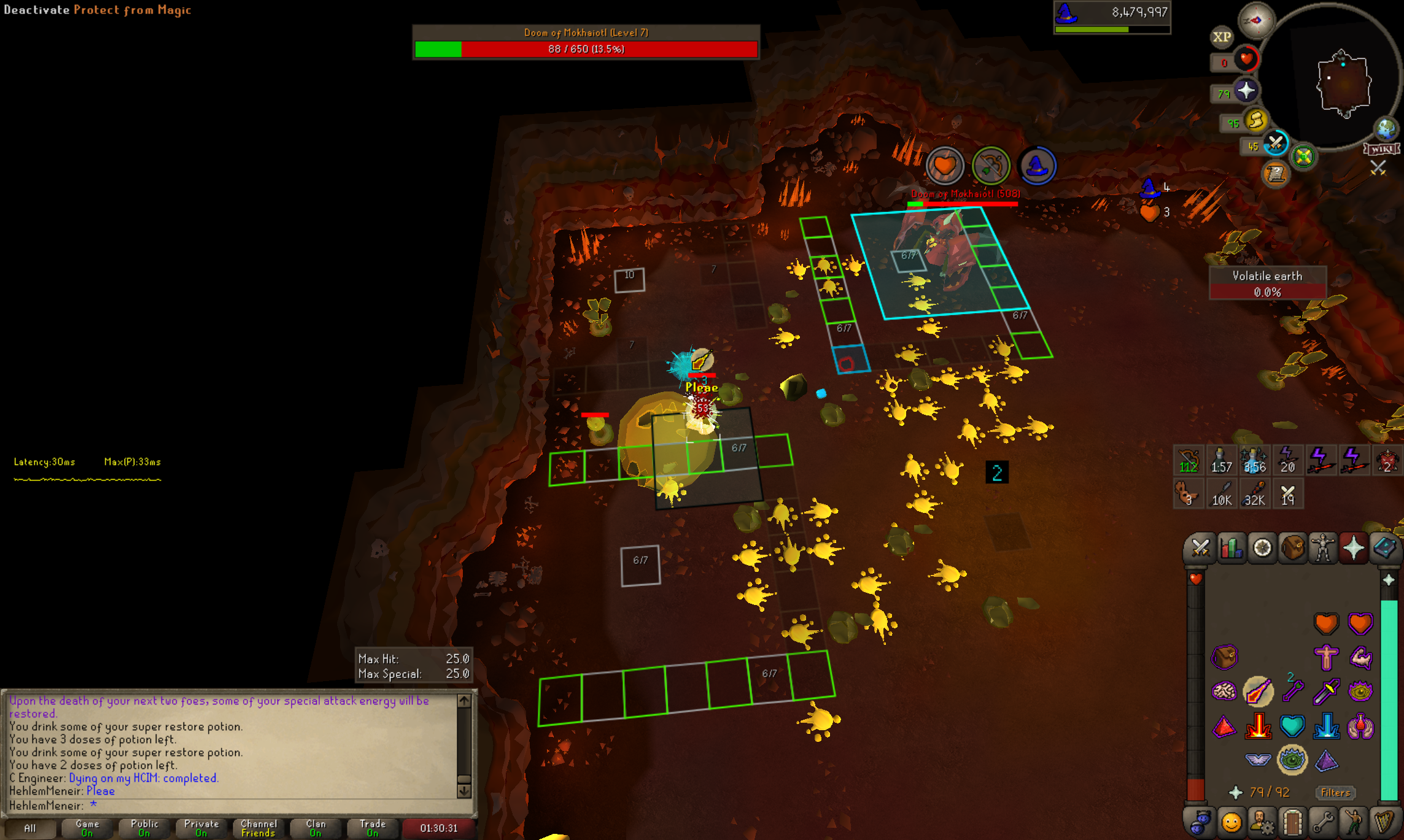The image size is (1404, 840).
Task: Click the prayer Filters button
Action: 1335,793
